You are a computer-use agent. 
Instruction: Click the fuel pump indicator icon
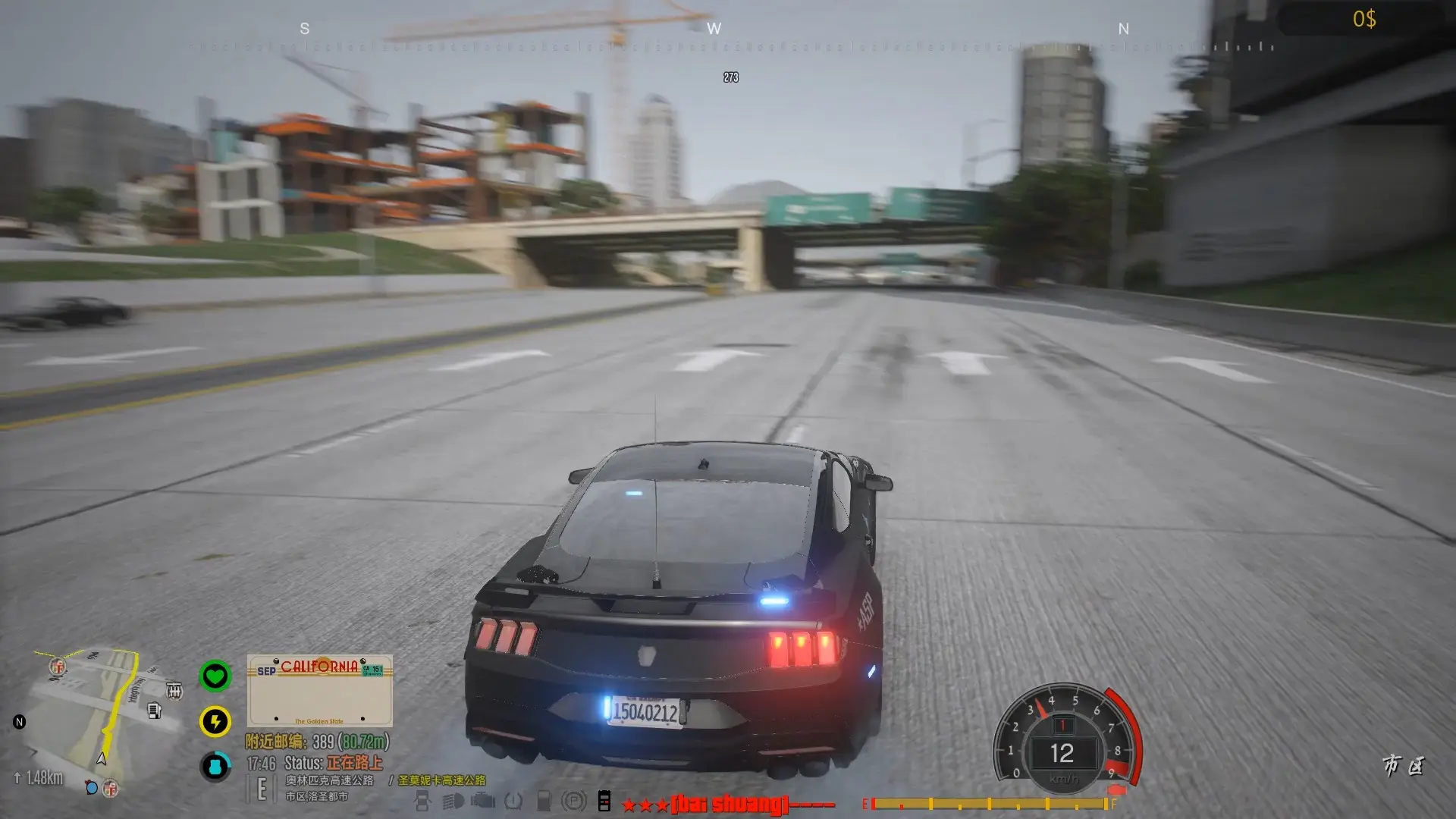pos(544,801)
